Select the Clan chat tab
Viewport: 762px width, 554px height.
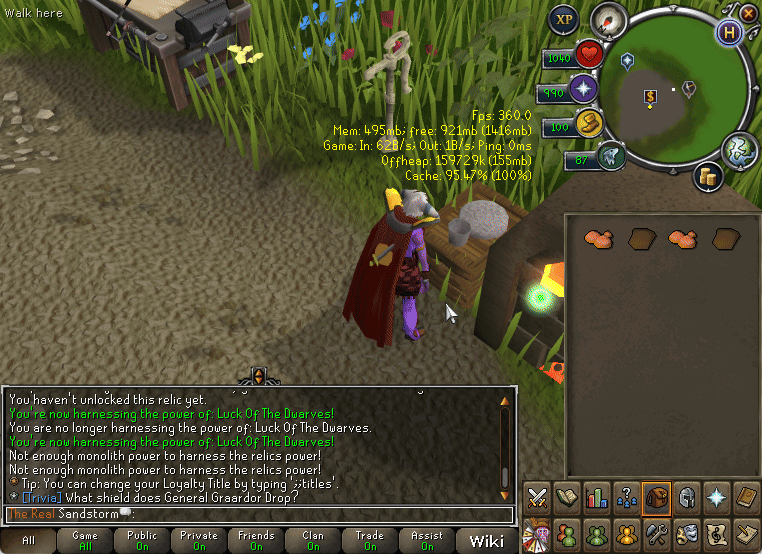pyautogui.click(x=314, y=541)
